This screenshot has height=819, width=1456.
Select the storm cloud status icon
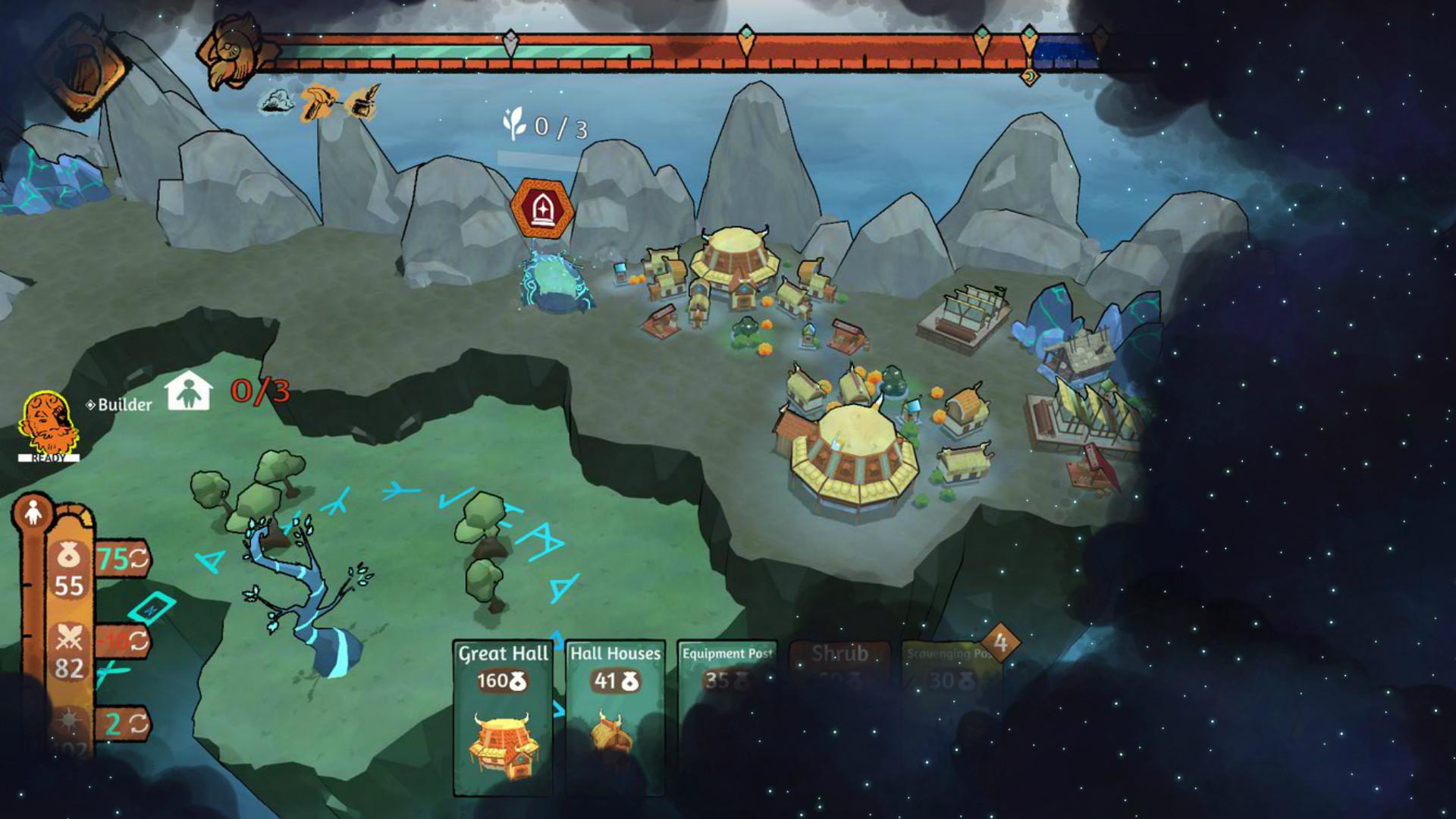pyautogui.click(x=275, y=102)
